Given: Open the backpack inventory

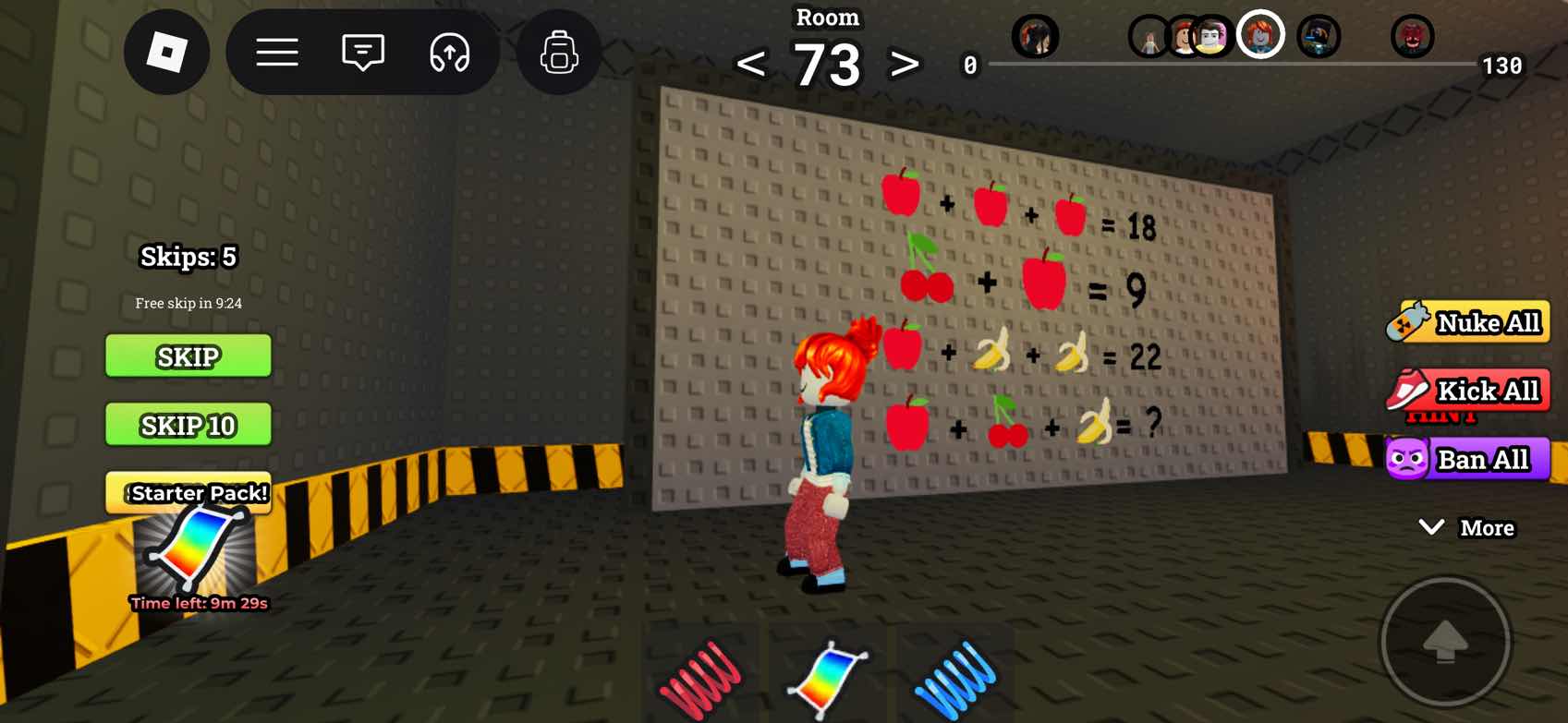Looking at the screenshot, I should pyautogui.click(x=559, y=52).
